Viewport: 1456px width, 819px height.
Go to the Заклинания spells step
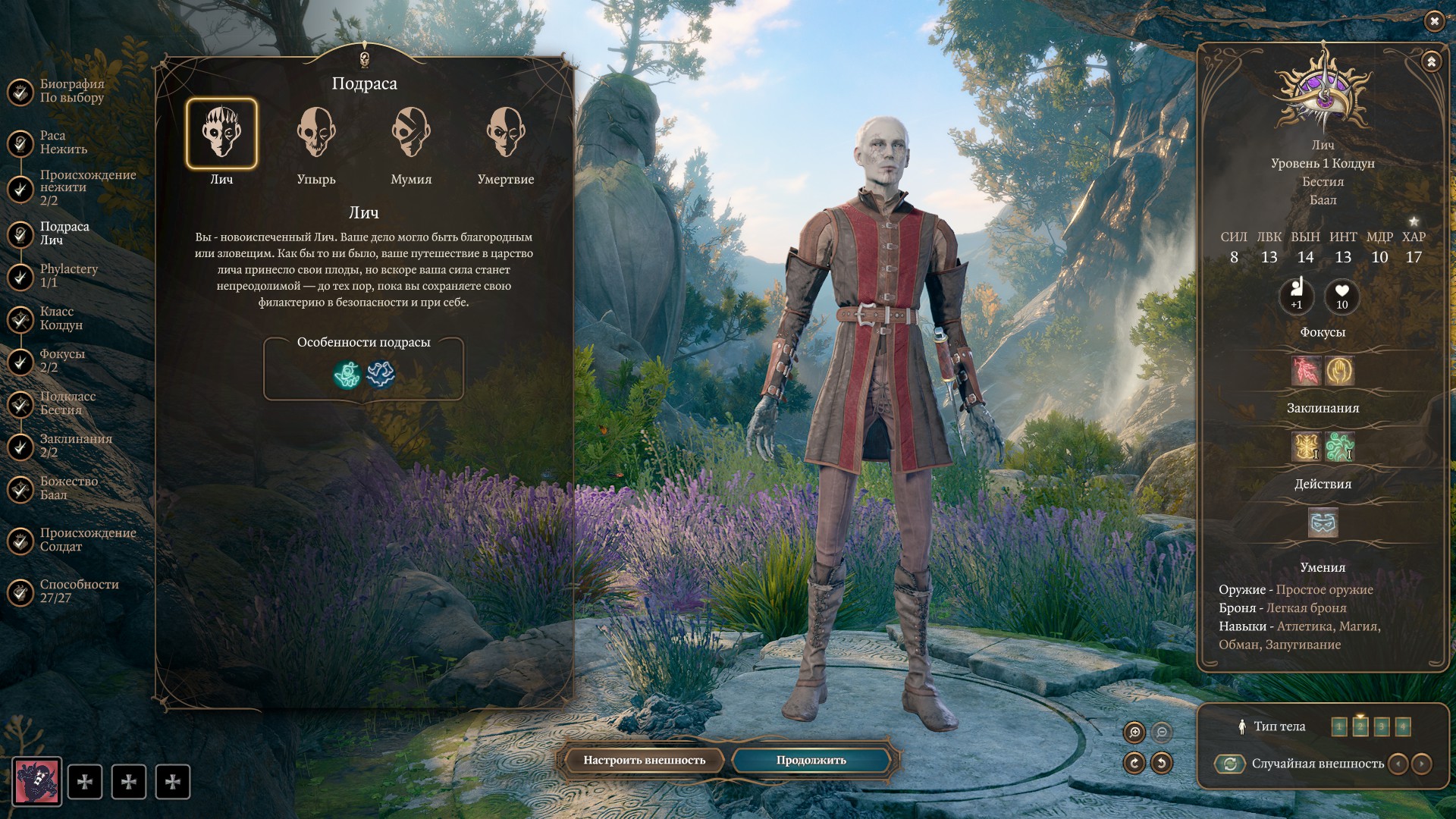click(x=75, y=446)
